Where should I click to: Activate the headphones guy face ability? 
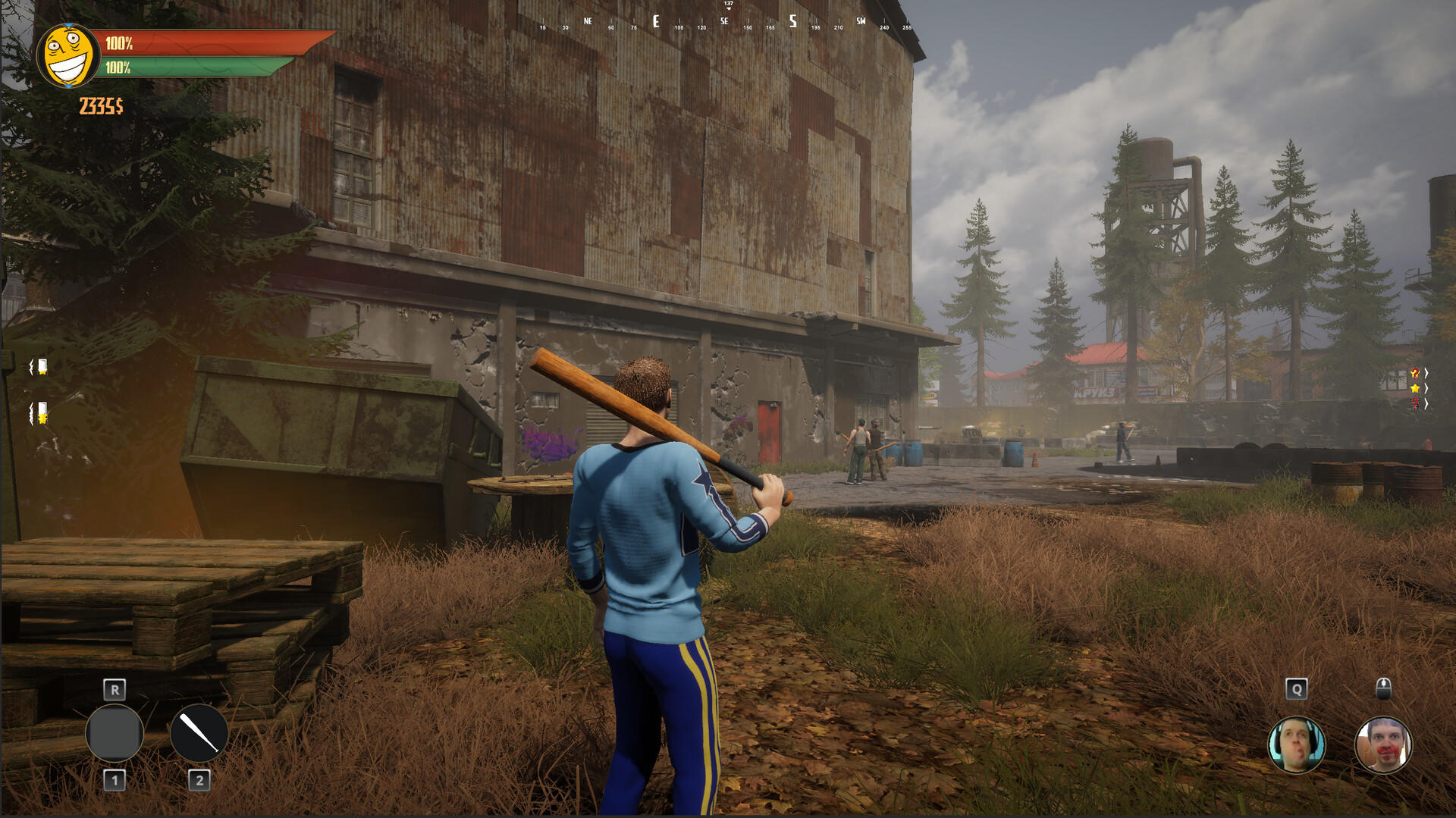[x=1296, y=744]
